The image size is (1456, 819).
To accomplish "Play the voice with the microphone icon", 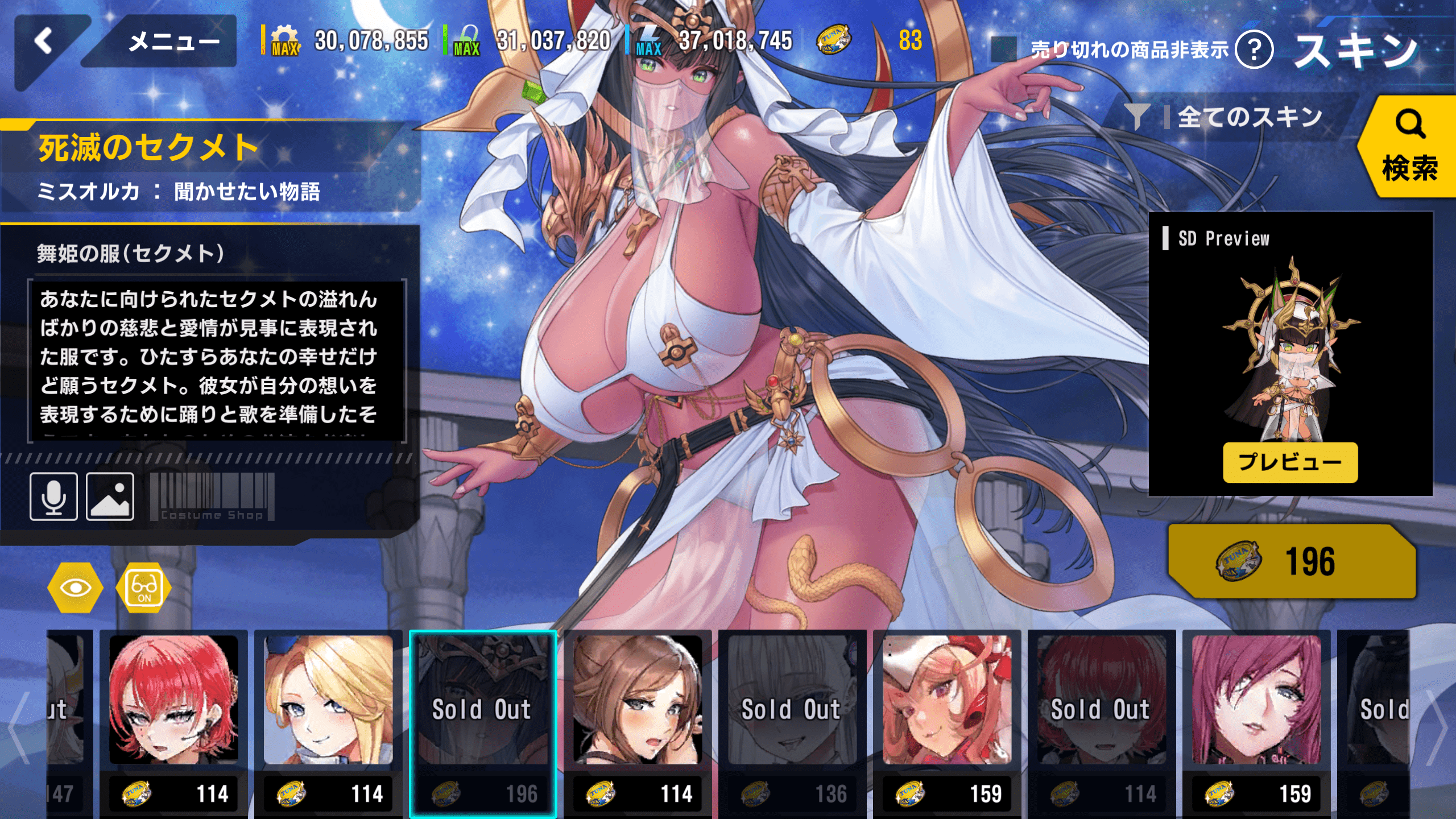I will click(x=54, y=496).
